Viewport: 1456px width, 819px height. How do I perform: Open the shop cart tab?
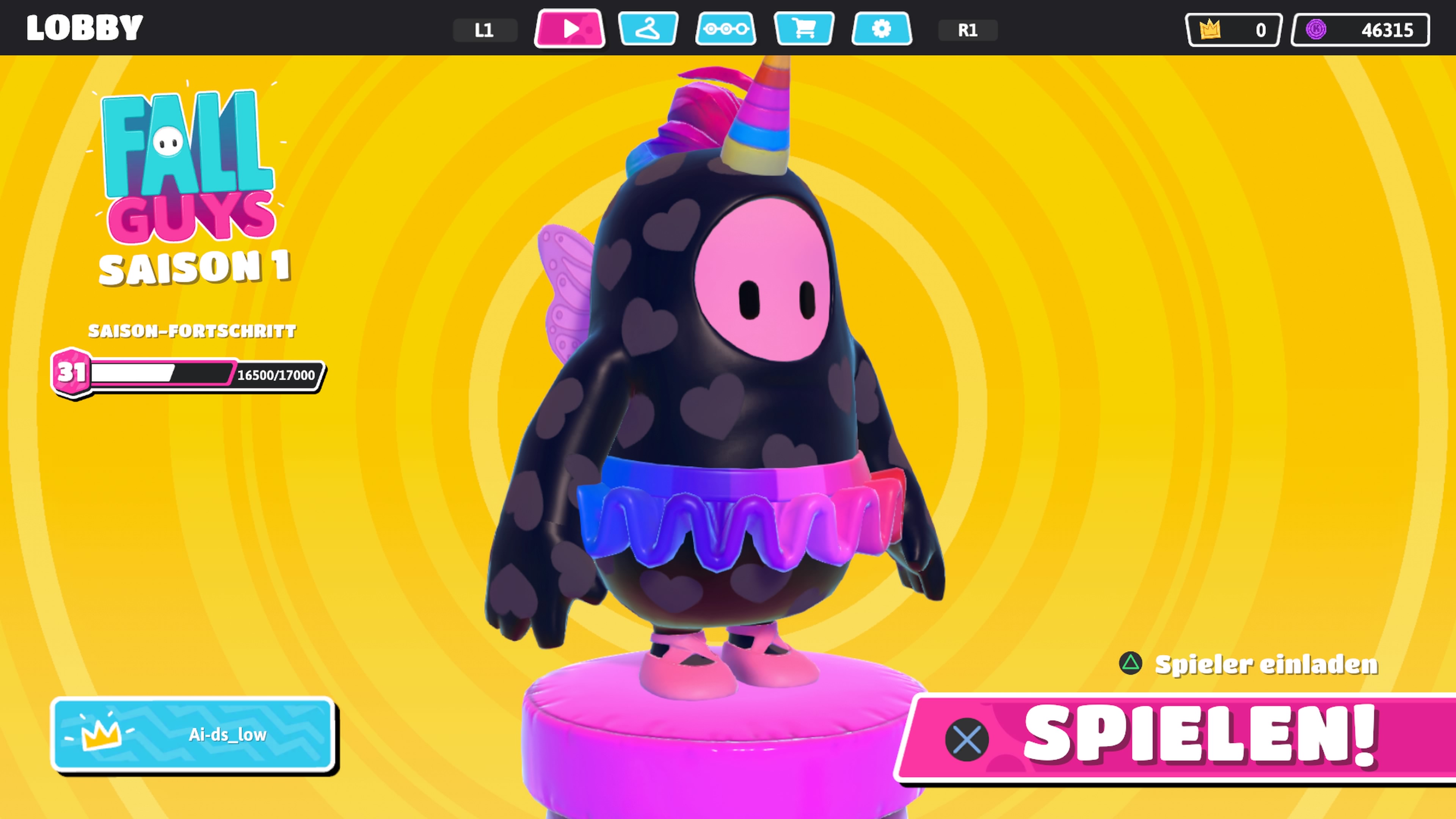804,28
